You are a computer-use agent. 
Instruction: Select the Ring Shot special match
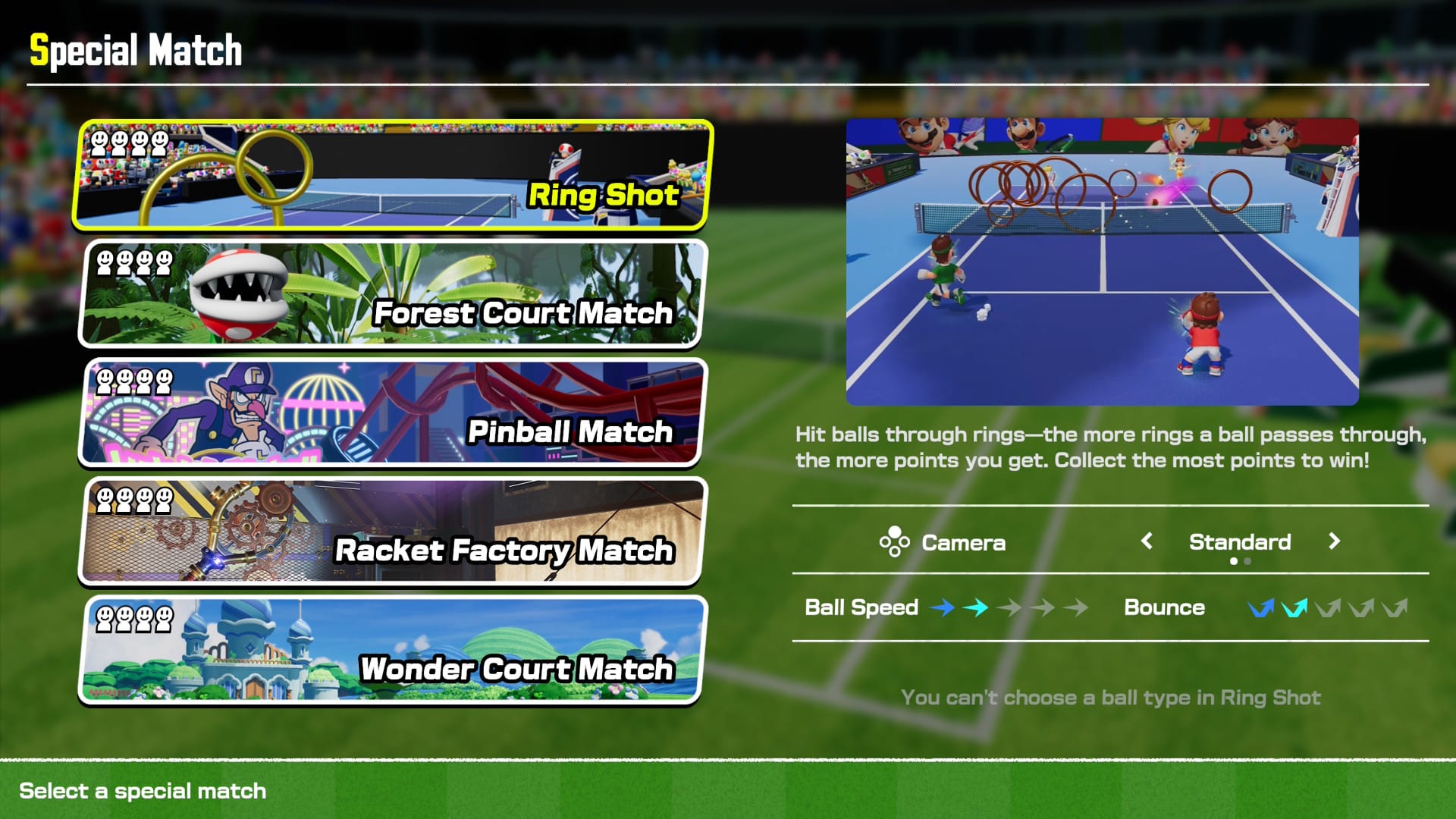[x=393, y=174]
